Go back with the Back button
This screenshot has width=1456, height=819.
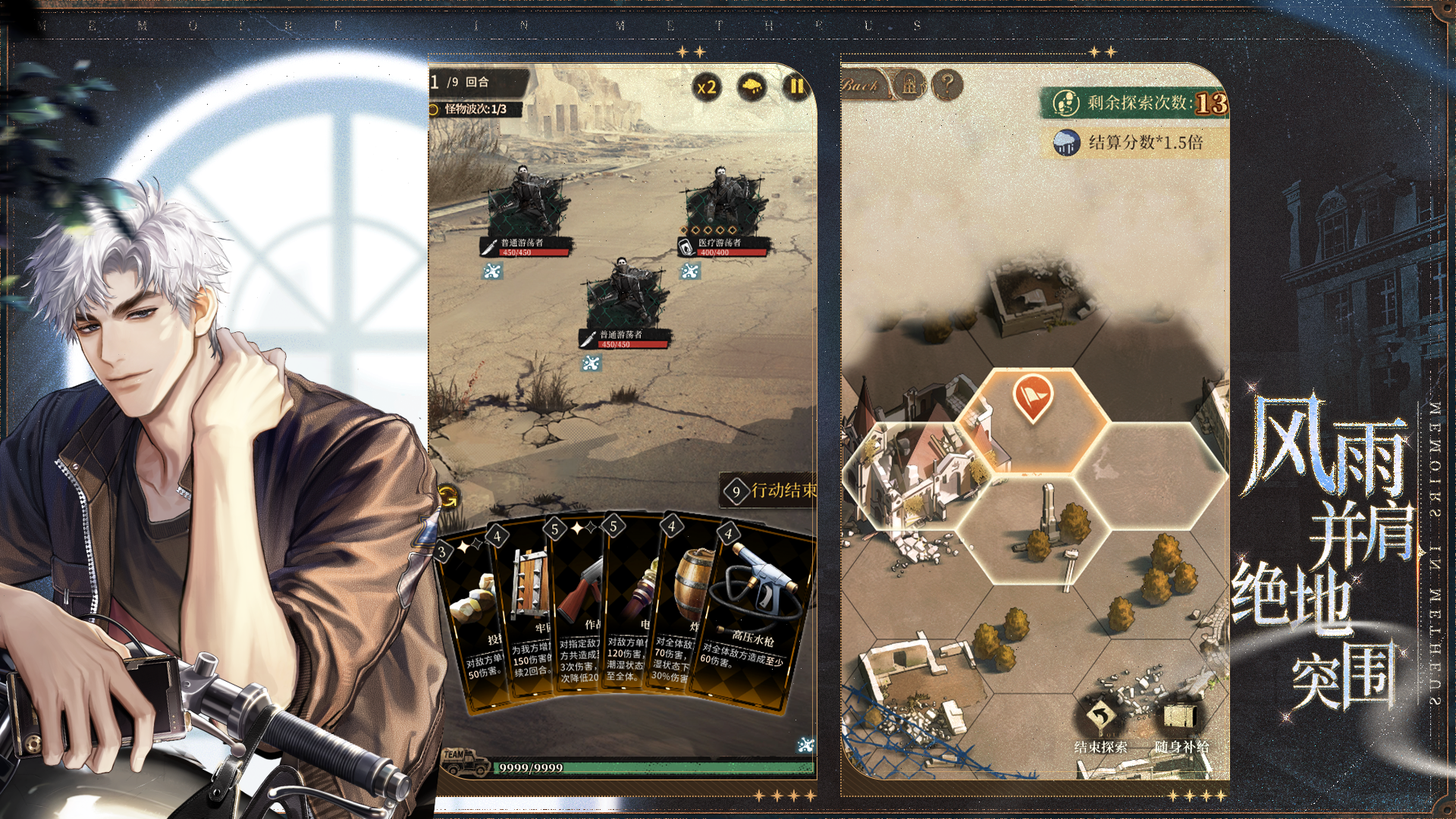coord(861,86)
